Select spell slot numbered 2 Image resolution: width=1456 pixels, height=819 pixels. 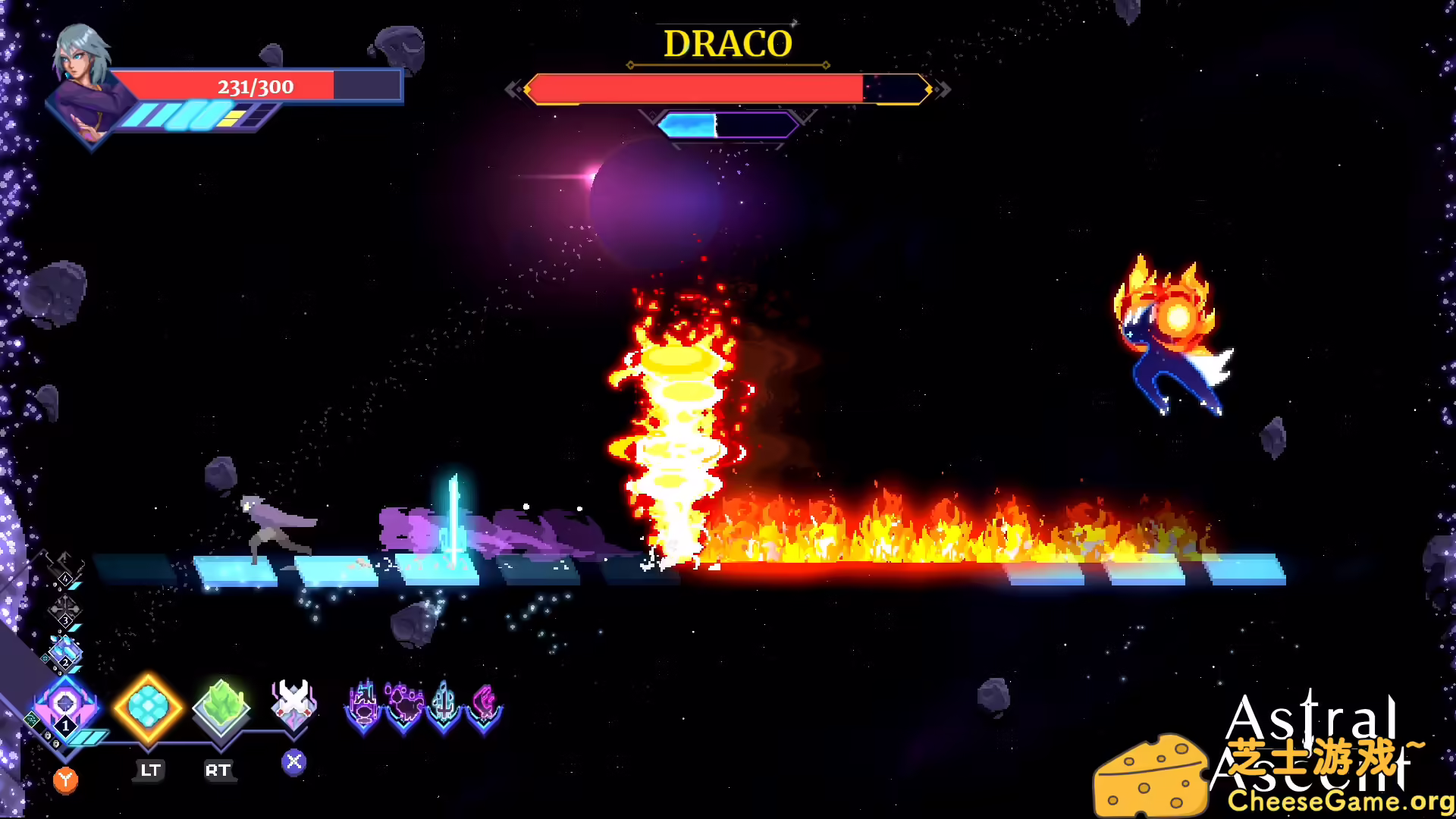[66, 662]
